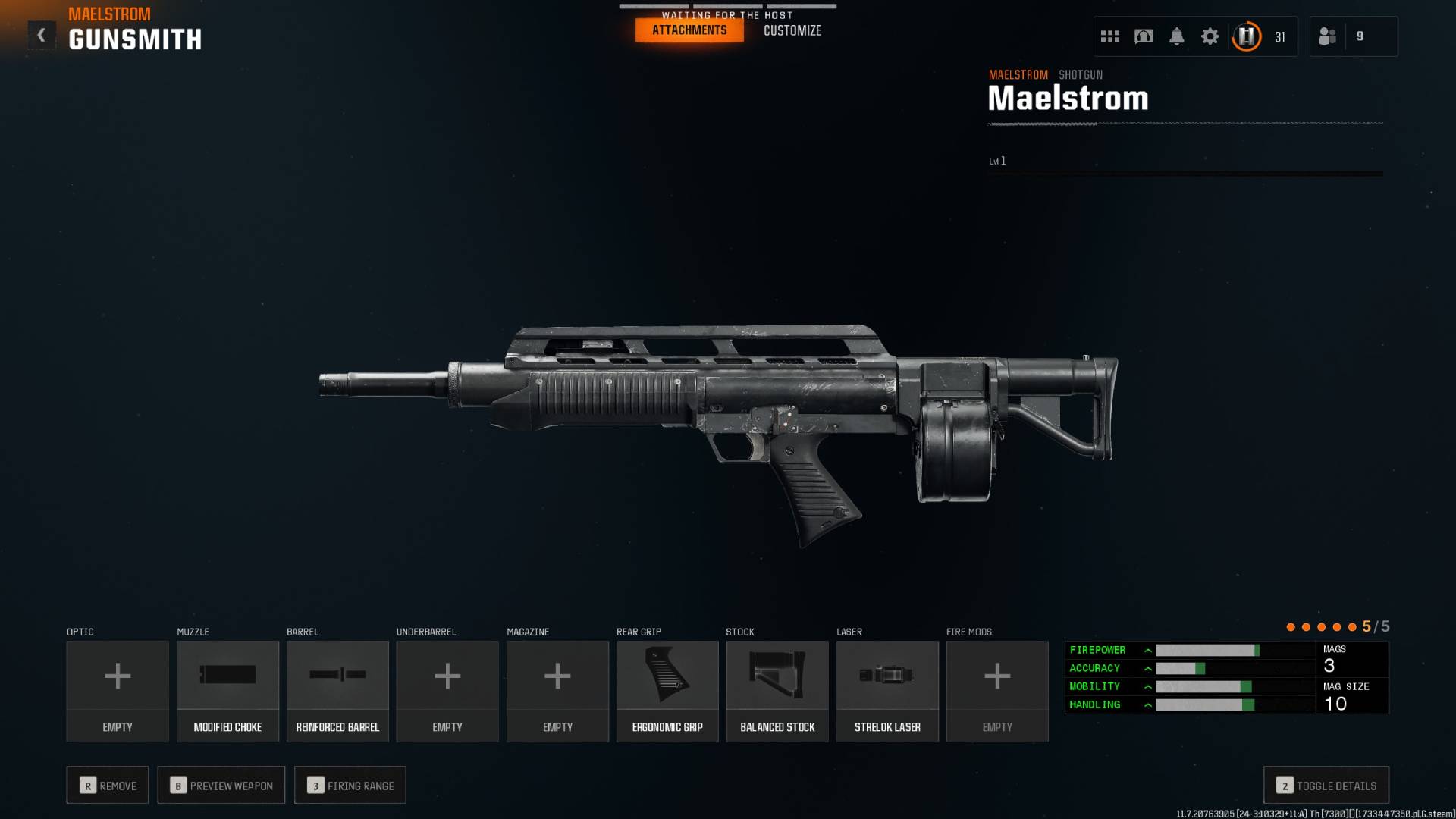Expand the Accuracy stat details

tap(1149, 668)
